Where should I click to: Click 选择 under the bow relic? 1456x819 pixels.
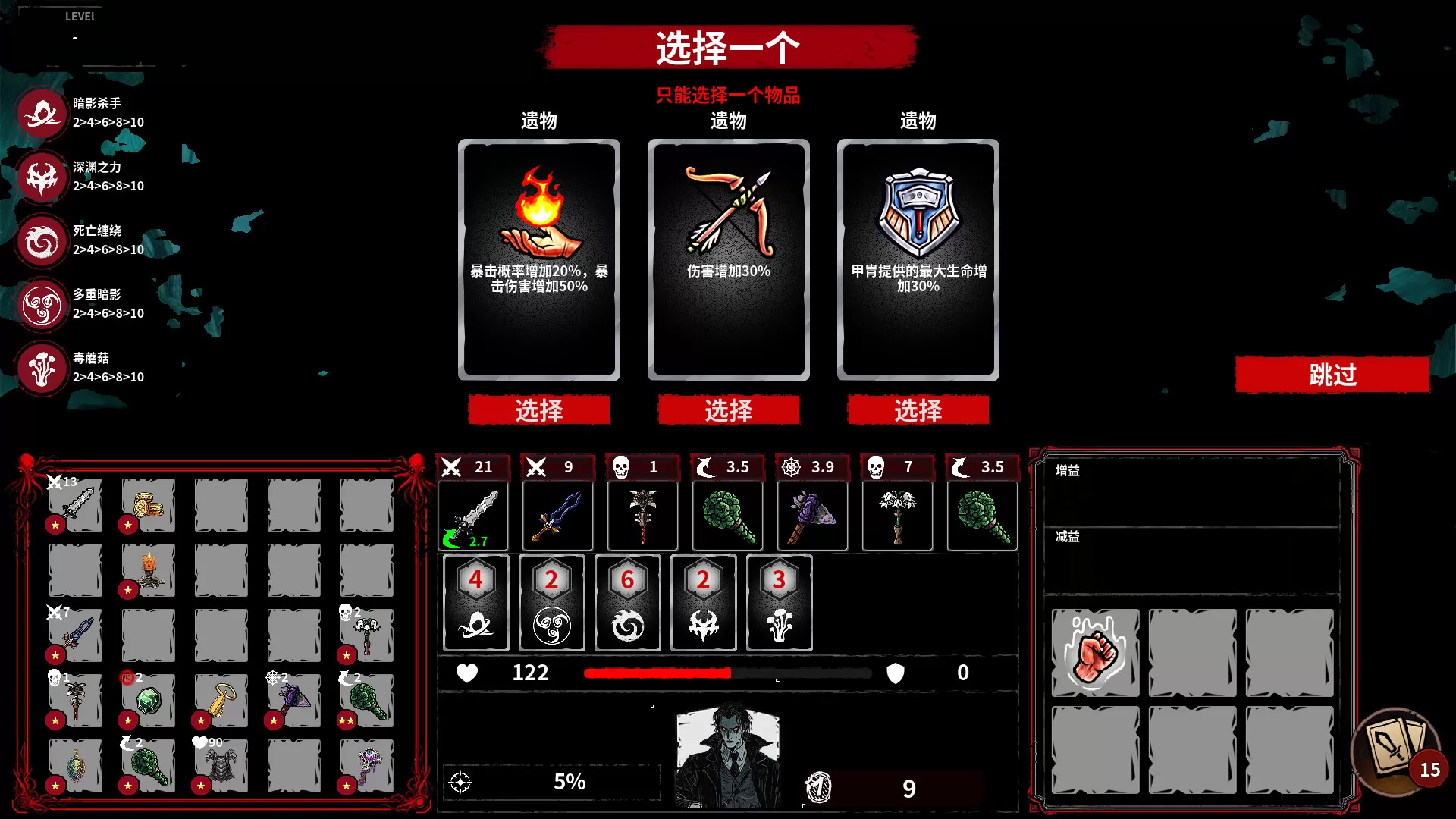(729, 410)
